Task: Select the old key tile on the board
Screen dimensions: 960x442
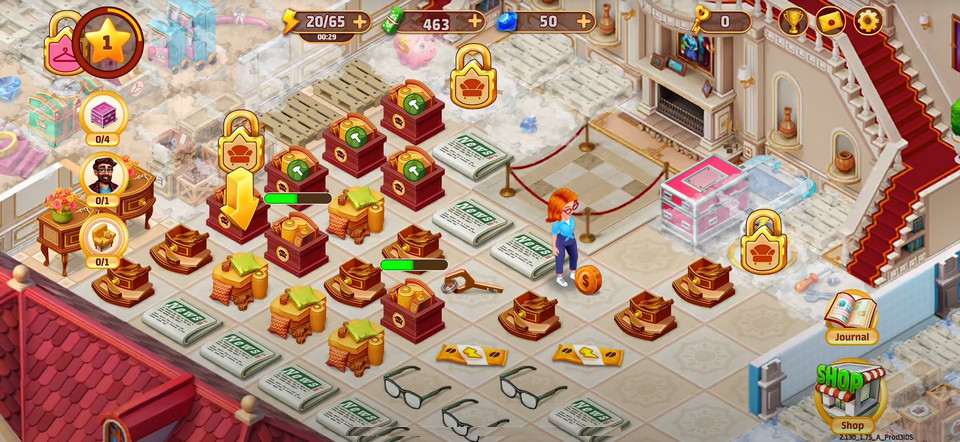Action: point(472,283)
